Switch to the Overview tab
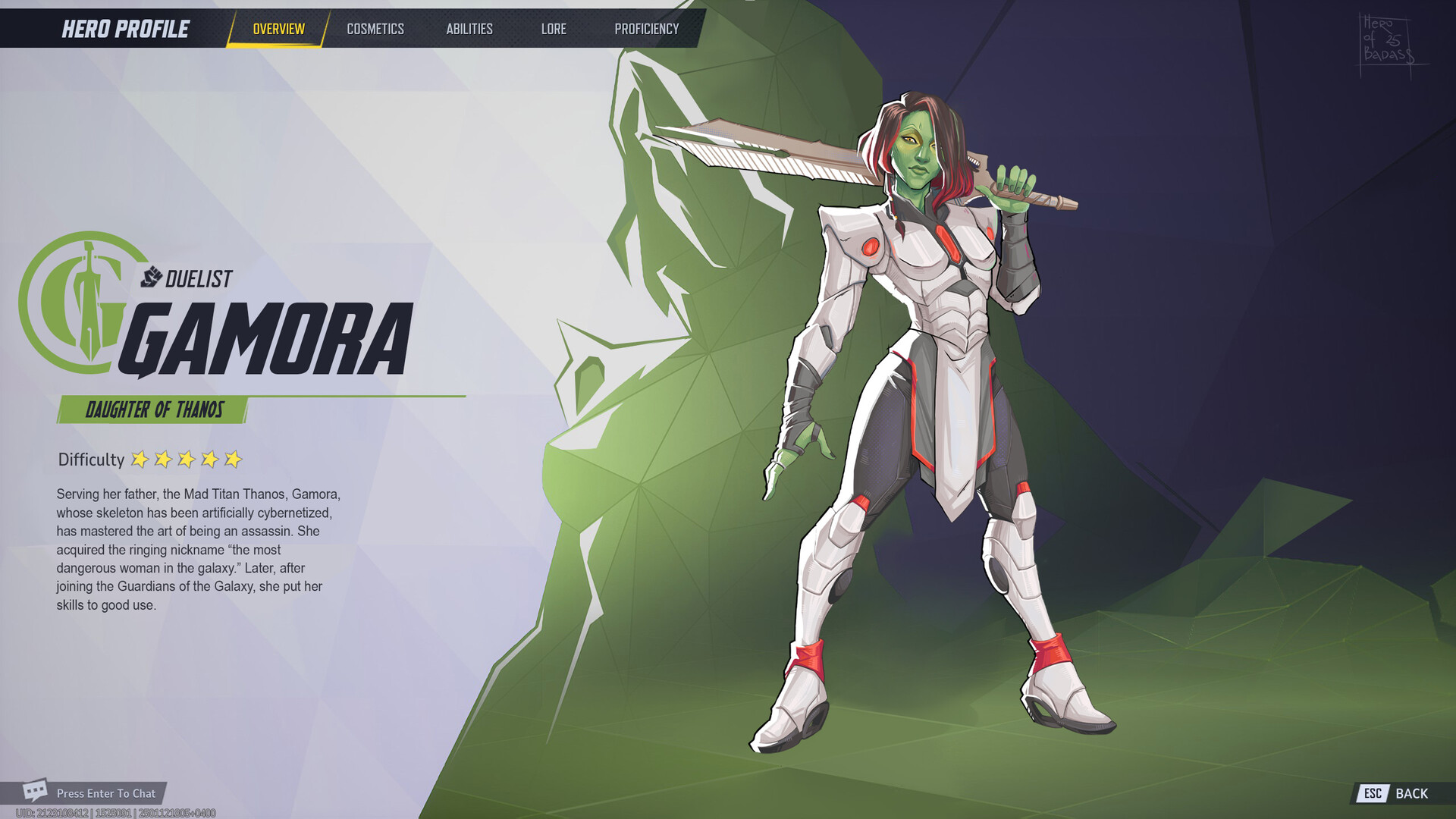1456x819 pixels. tap(278, 29)
